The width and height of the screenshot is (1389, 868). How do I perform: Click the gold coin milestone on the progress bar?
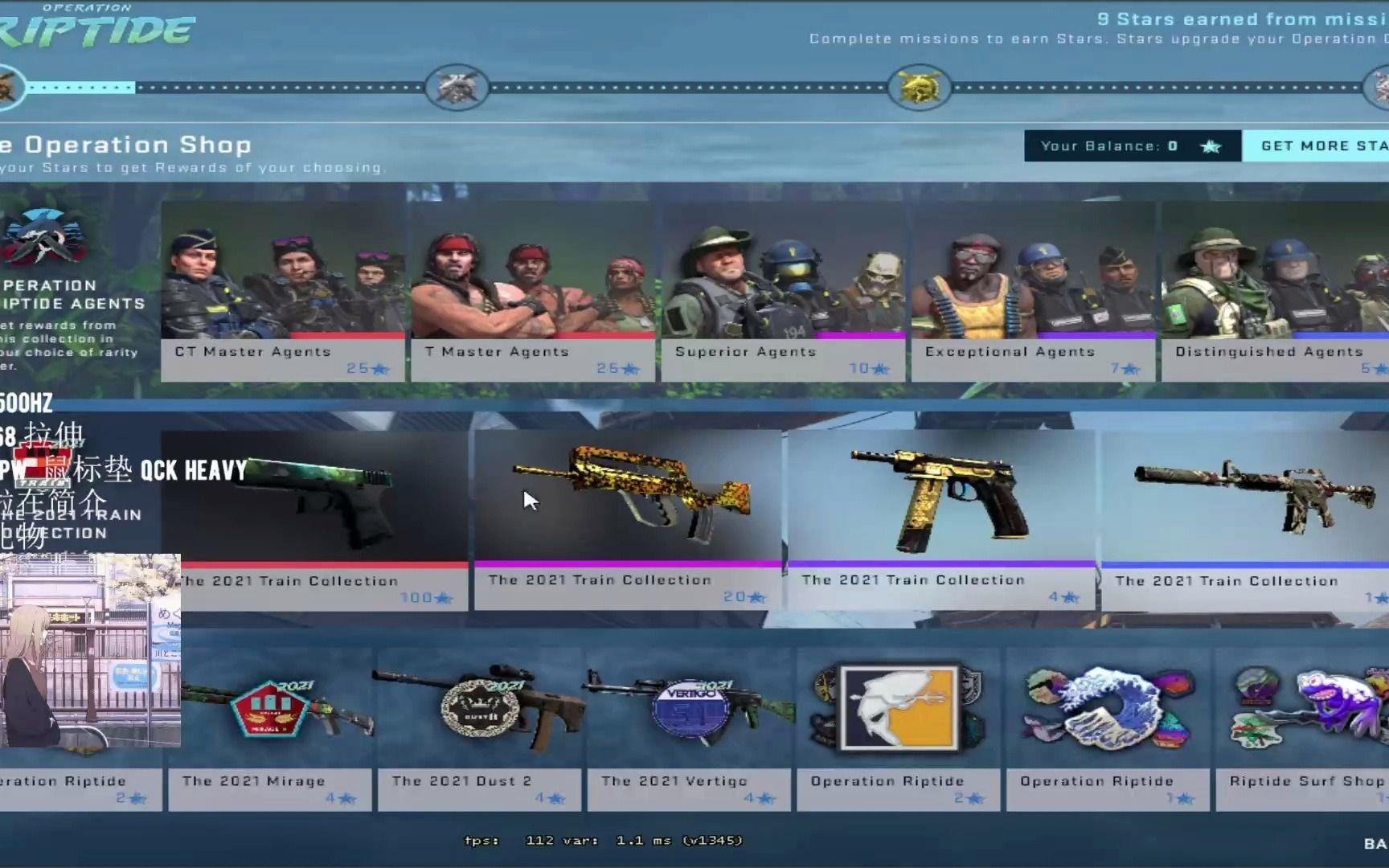click(x=921, y=87)
